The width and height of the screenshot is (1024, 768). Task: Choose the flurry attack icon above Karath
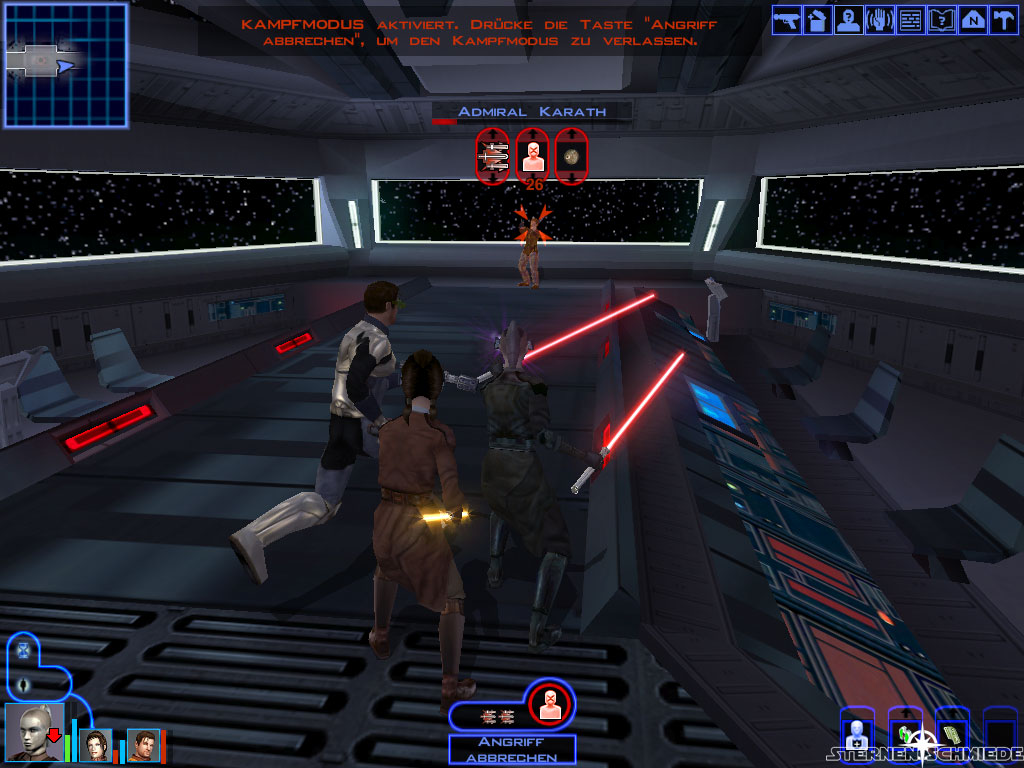pyautogui.click(x=493, y=156)
